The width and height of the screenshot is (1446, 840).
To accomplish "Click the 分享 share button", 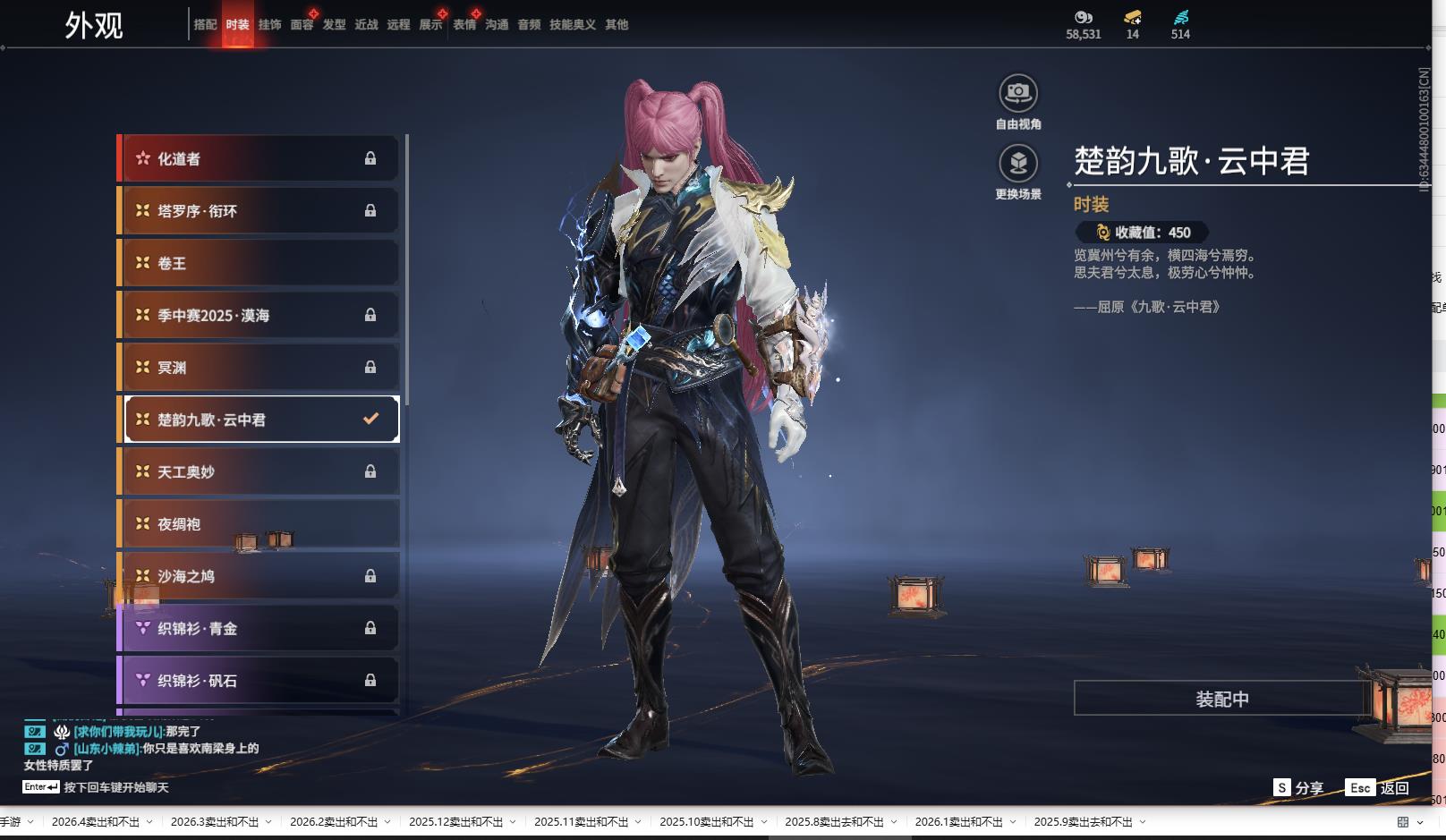I will tap(1299, 788).
